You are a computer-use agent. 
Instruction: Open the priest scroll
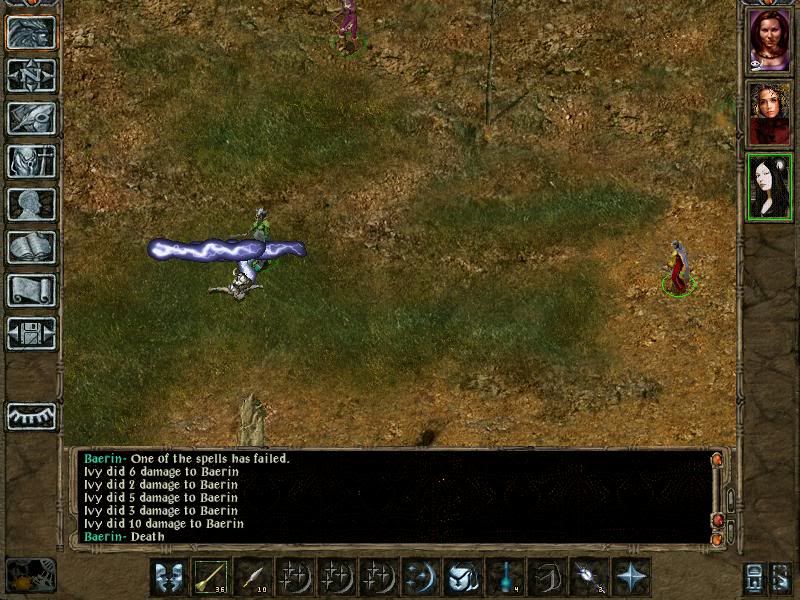31,290
